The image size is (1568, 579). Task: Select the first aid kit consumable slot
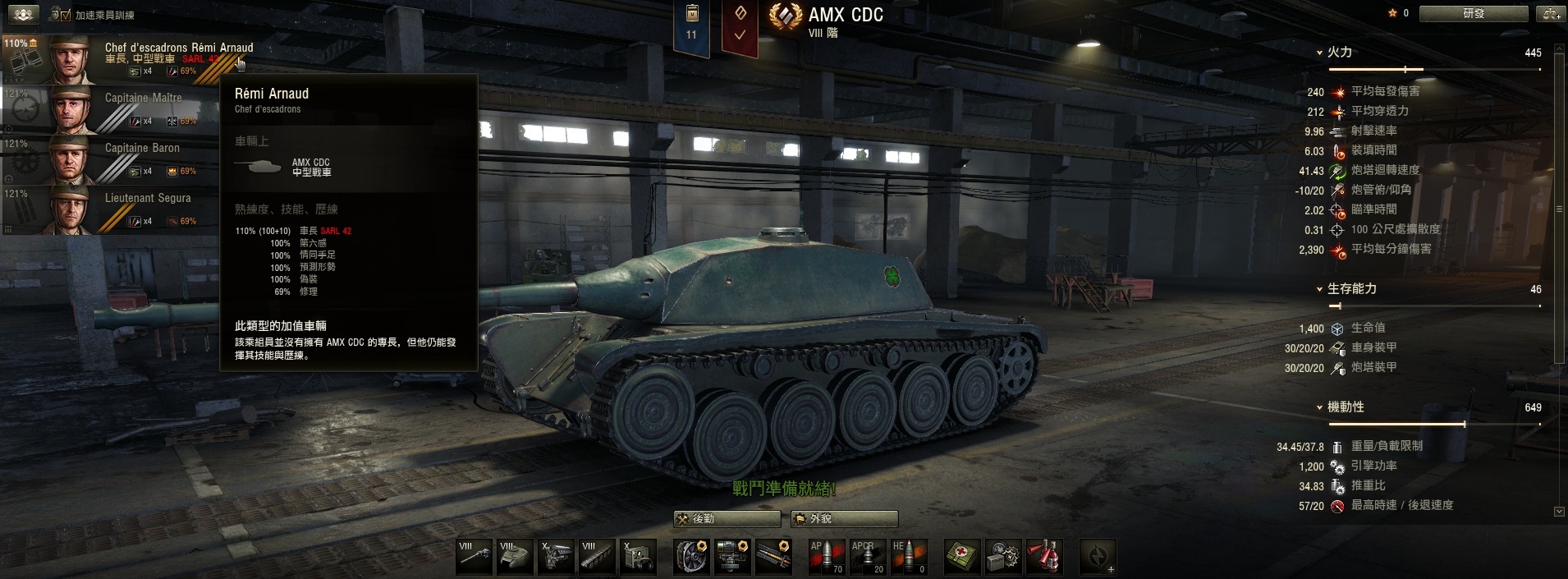coord(962,556)
